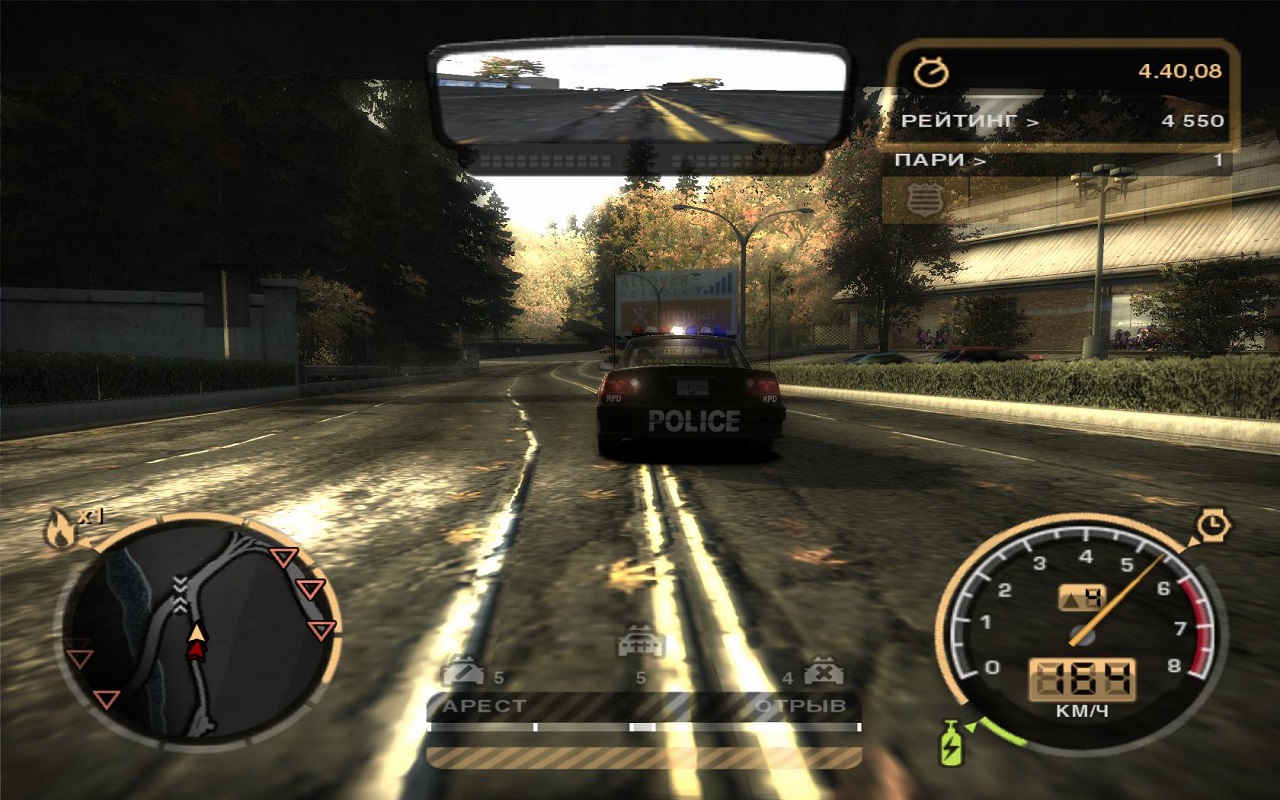Click the circular minimap
The height and width of the screenshot is (800, 1280).
tap(197, 632)
